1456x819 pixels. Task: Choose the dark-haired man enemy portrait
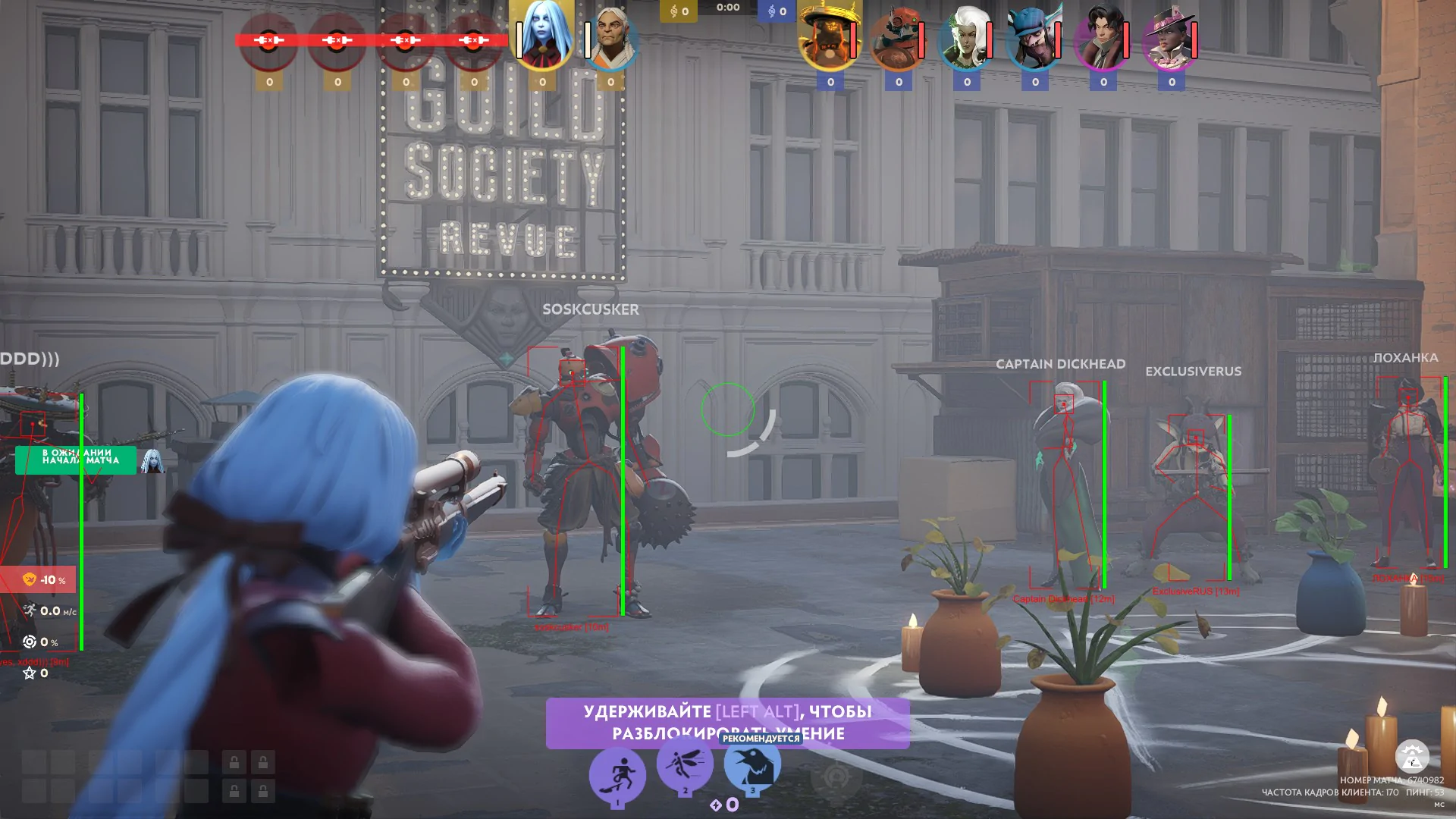pyautogui.click(x=1103, y=39)
